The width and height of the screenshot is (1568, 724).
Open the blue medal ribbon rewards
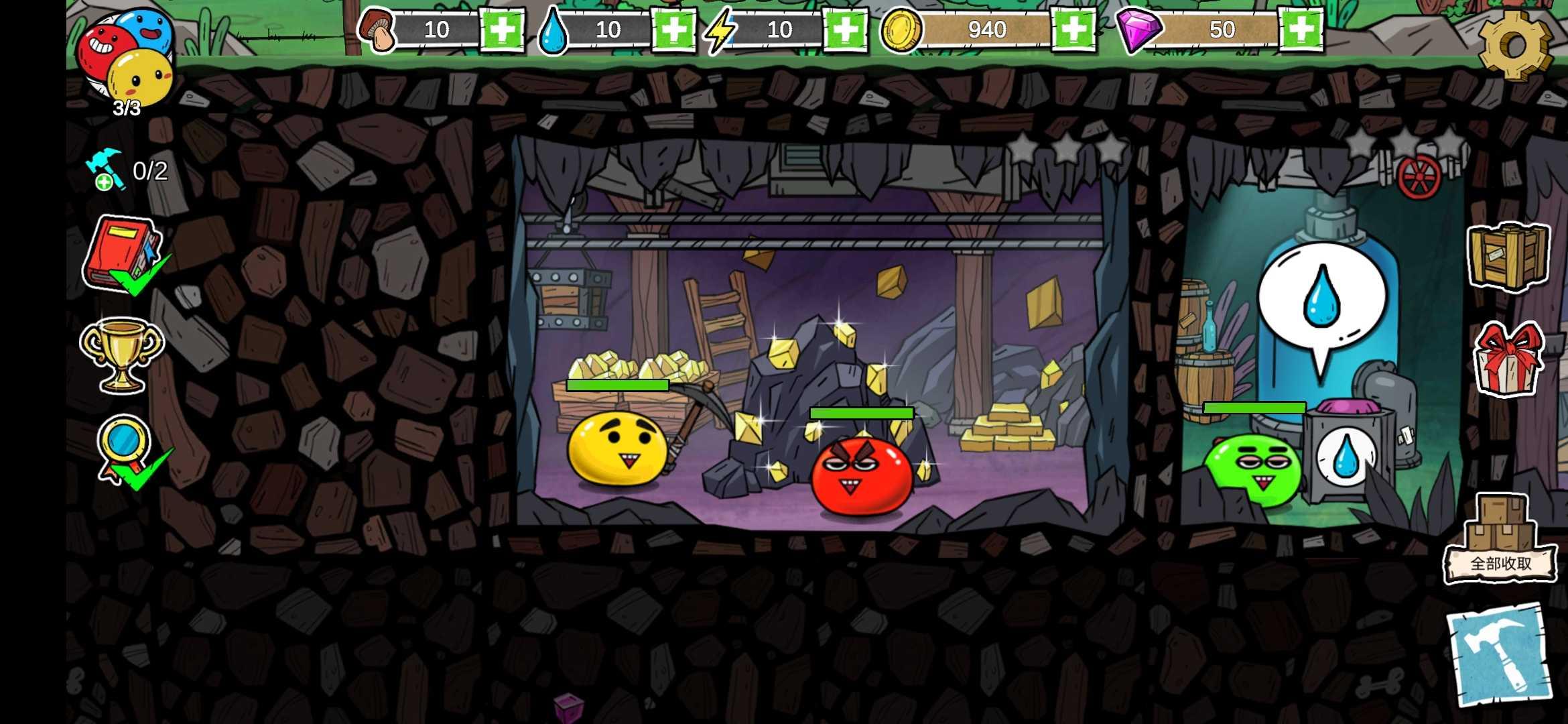[125, 447]
